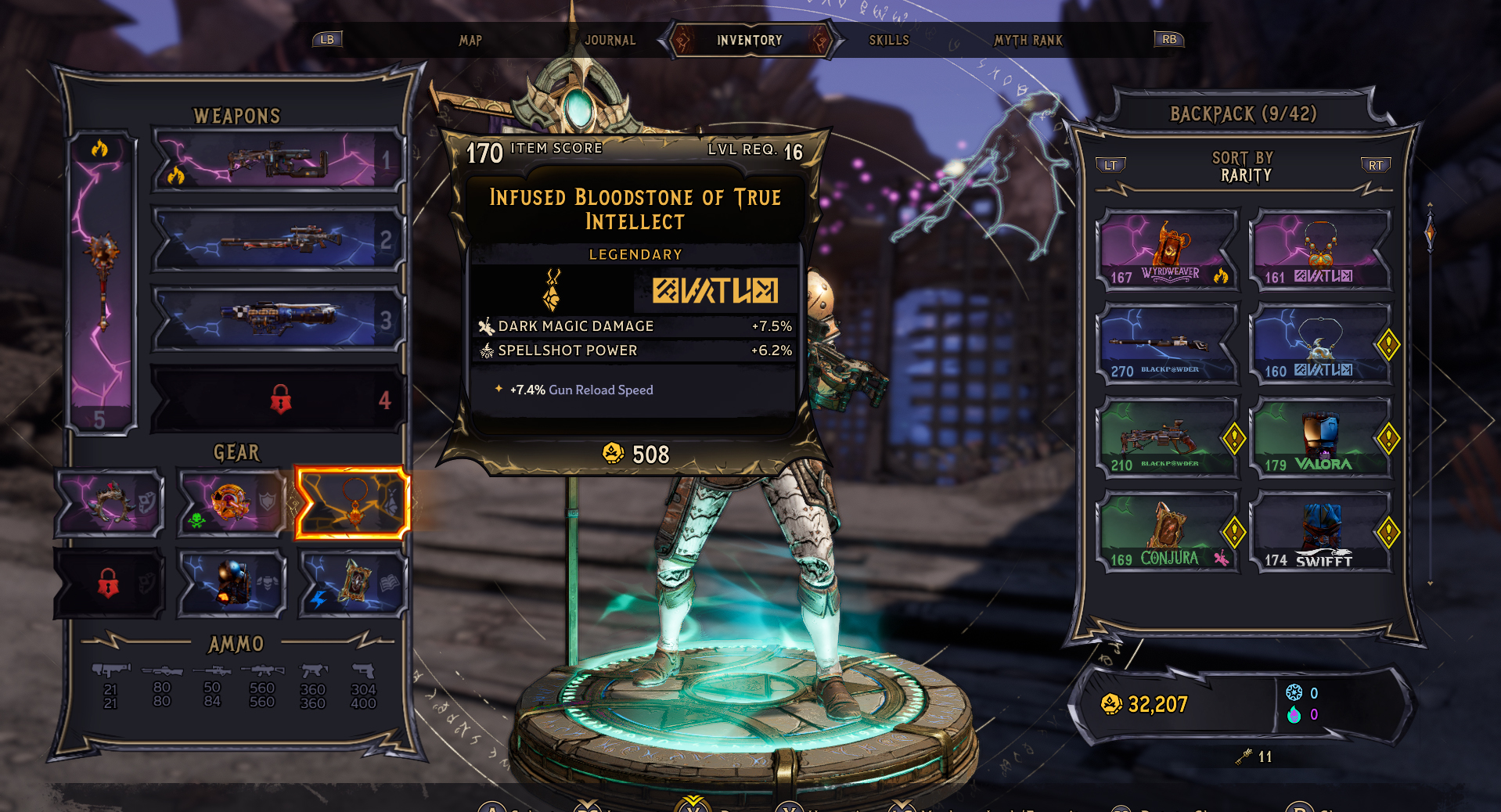Select the score 161 amulet in backpack

1320,250
